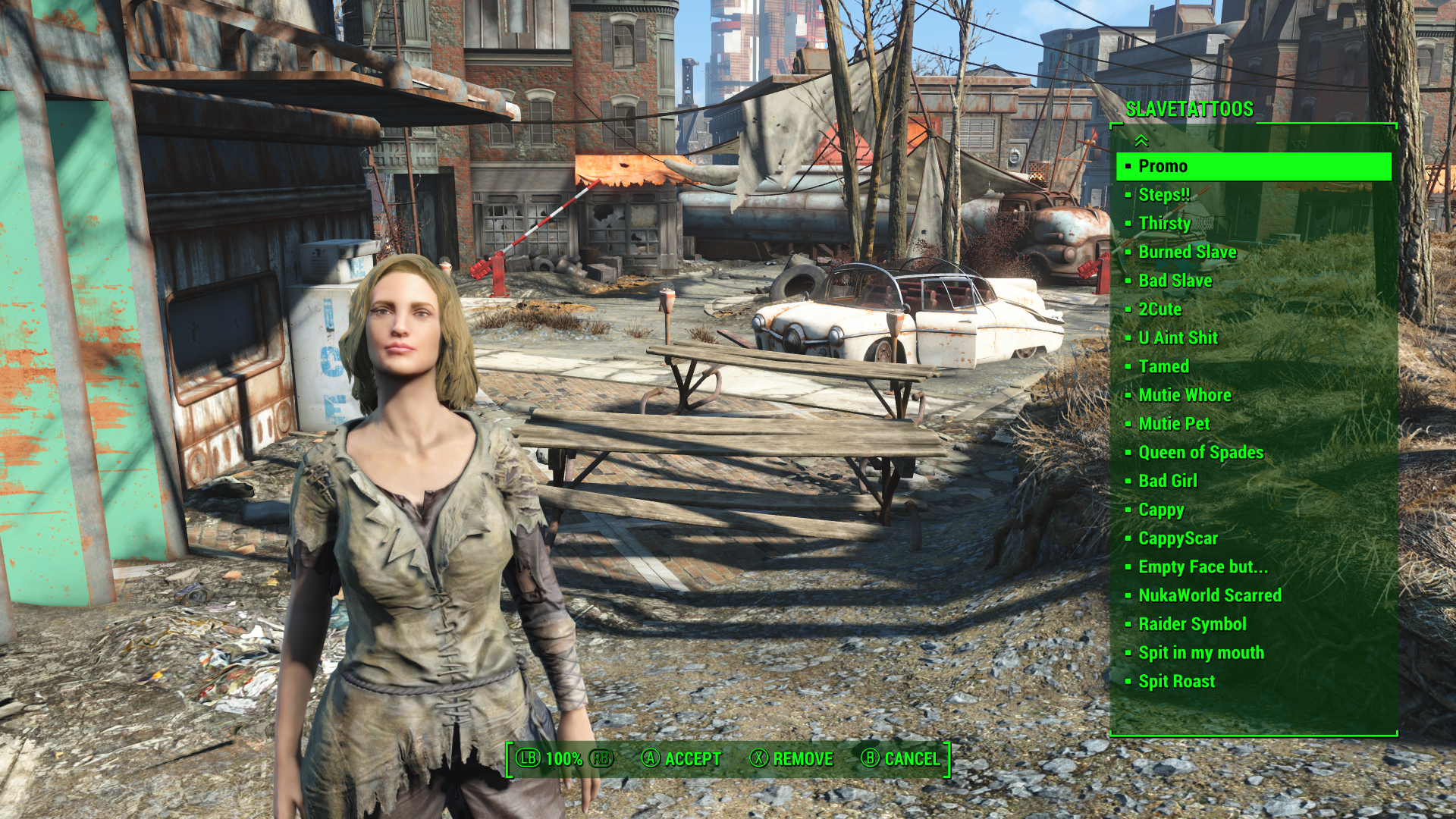Select the Burned Slave overlay
The width and height of the screenshot is (1456, 819).
[1187, 253]
